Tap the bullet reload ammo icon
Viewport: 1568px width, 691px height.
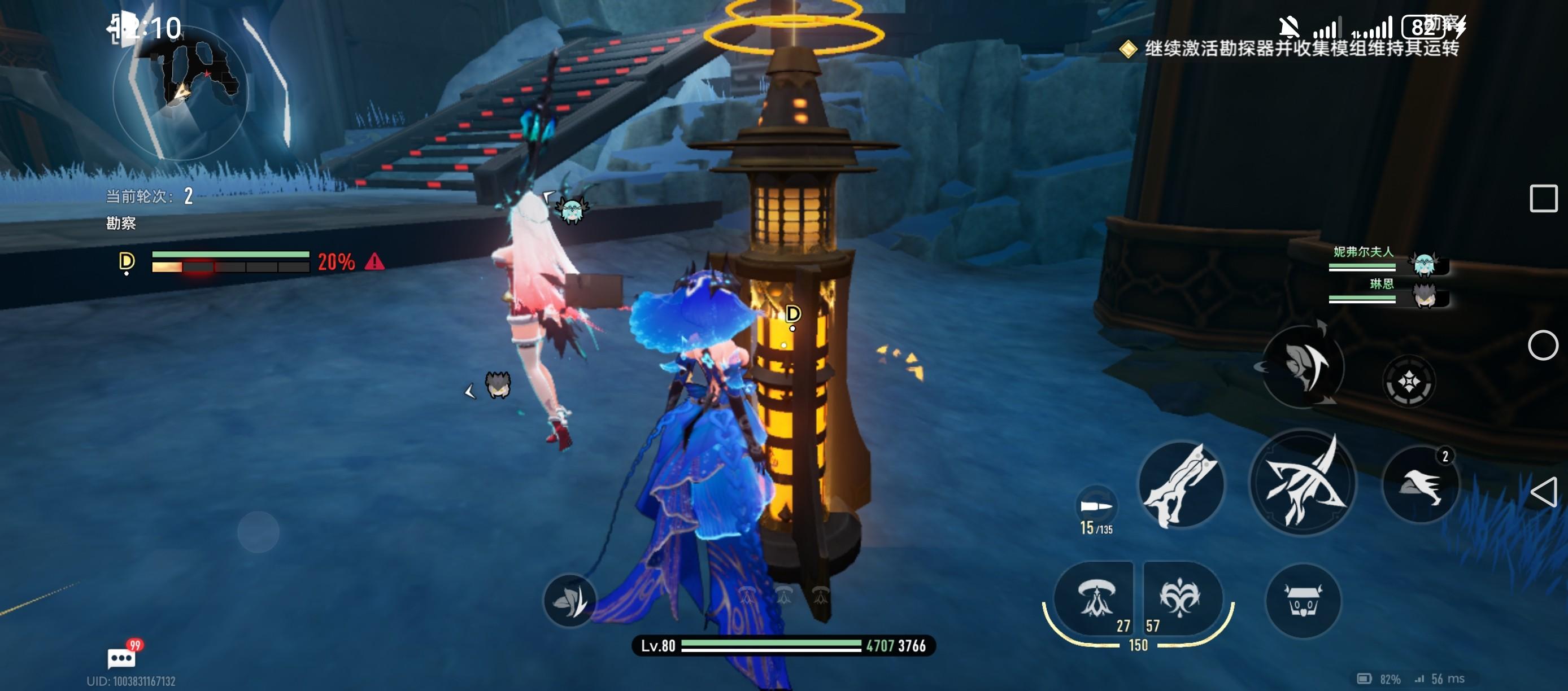point(1096,506)
